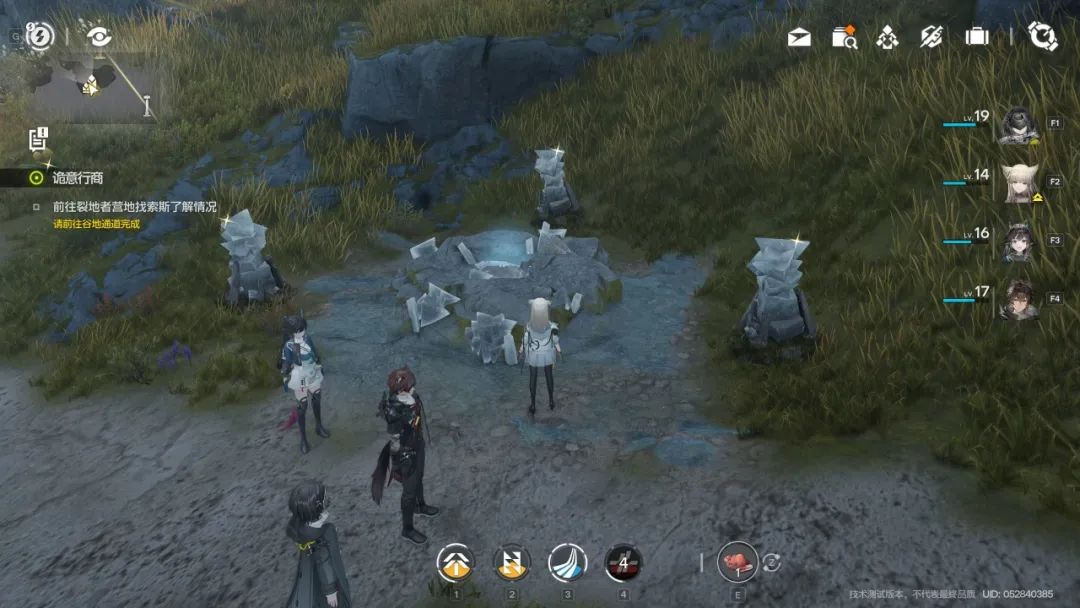The image size is (1080, 608).
Task: Open the quest log icon with exclamation mark
Action: (x=39, y=139)
